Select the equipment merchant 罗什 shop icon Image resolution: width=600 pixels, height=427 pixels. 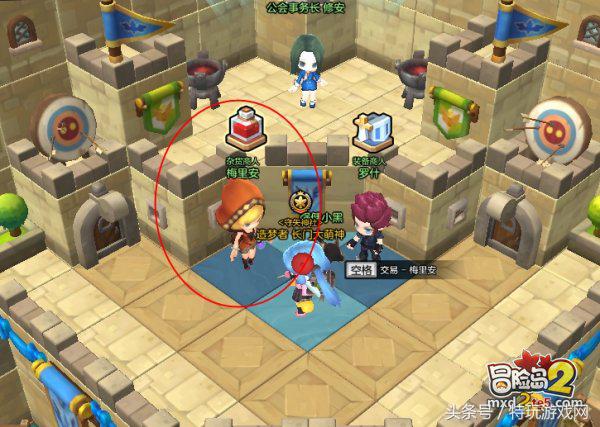click(371, 131)
